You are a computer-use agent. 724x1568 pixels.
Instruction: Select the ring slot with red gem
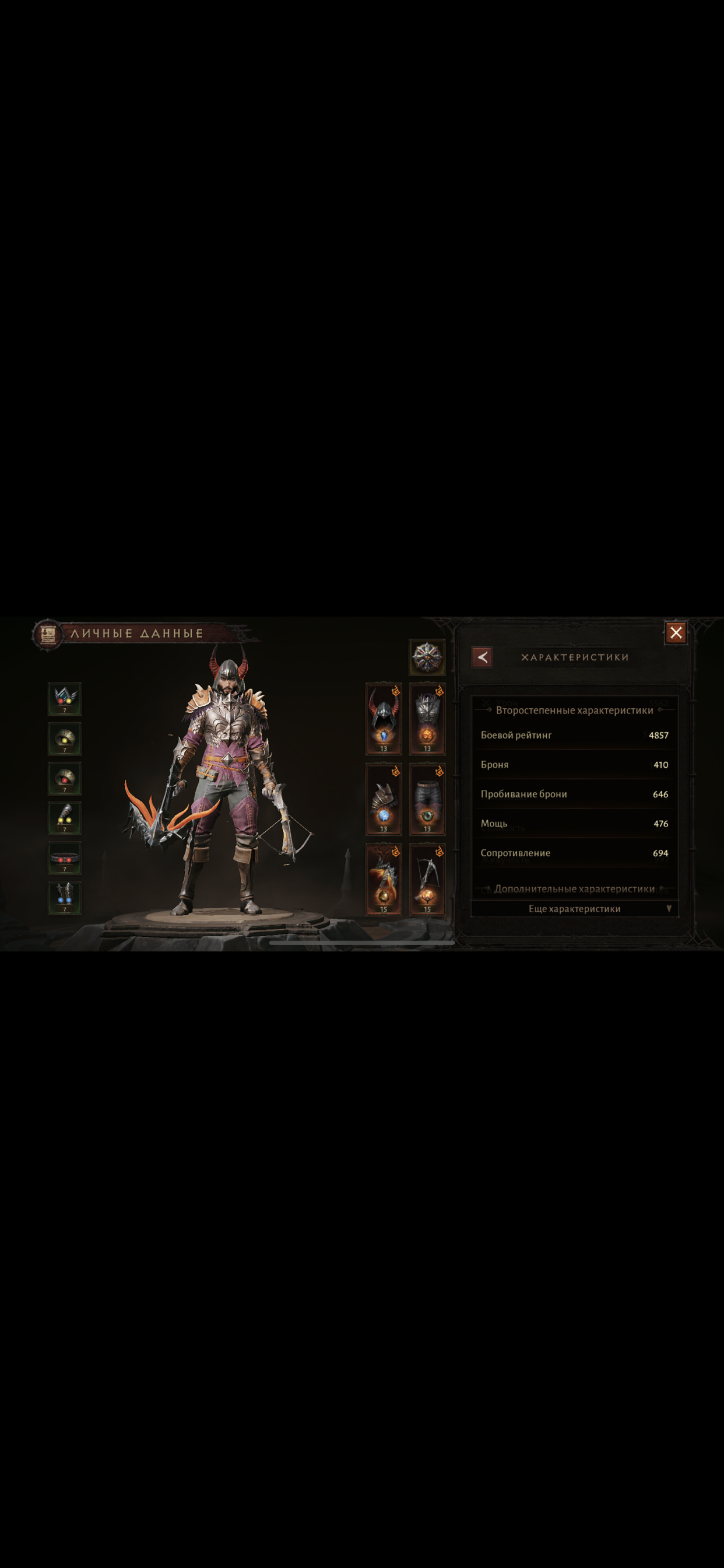[x=65, y=779]
